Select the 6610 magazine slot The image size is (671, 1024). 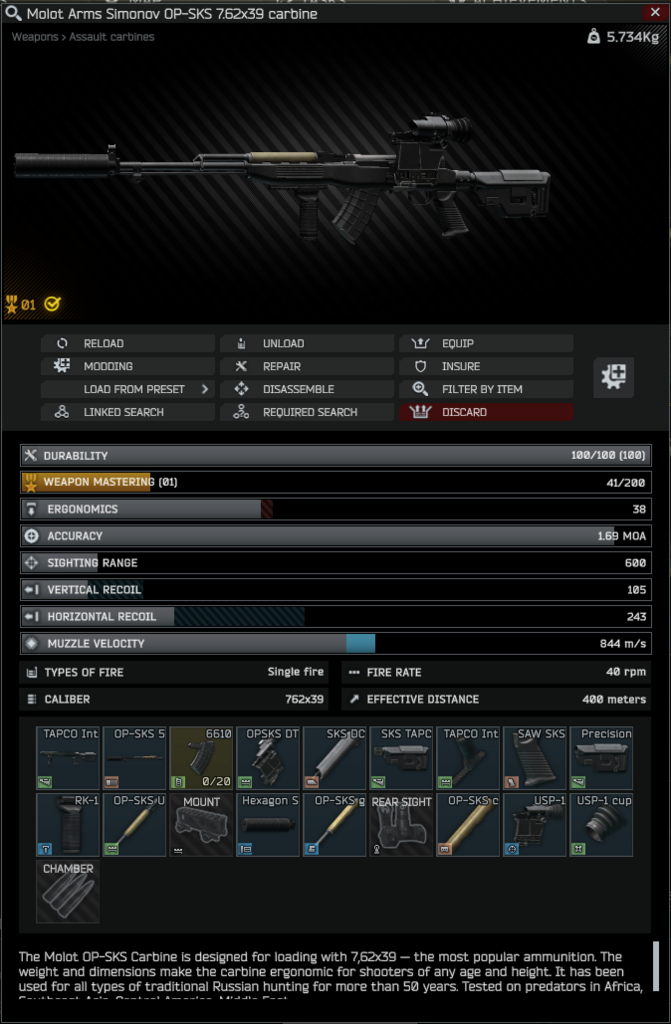(202, 758)
